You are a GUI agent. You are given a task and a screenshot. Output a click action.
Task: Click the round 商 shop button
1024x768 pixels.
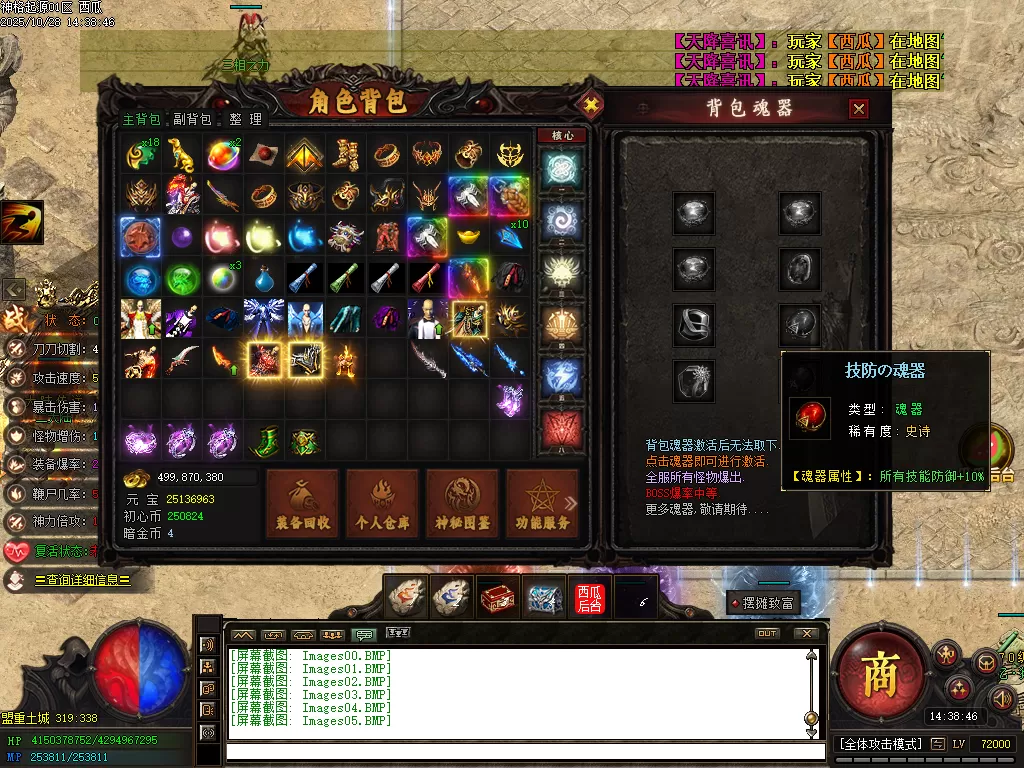pyautogui.click(x=883, y=675)
